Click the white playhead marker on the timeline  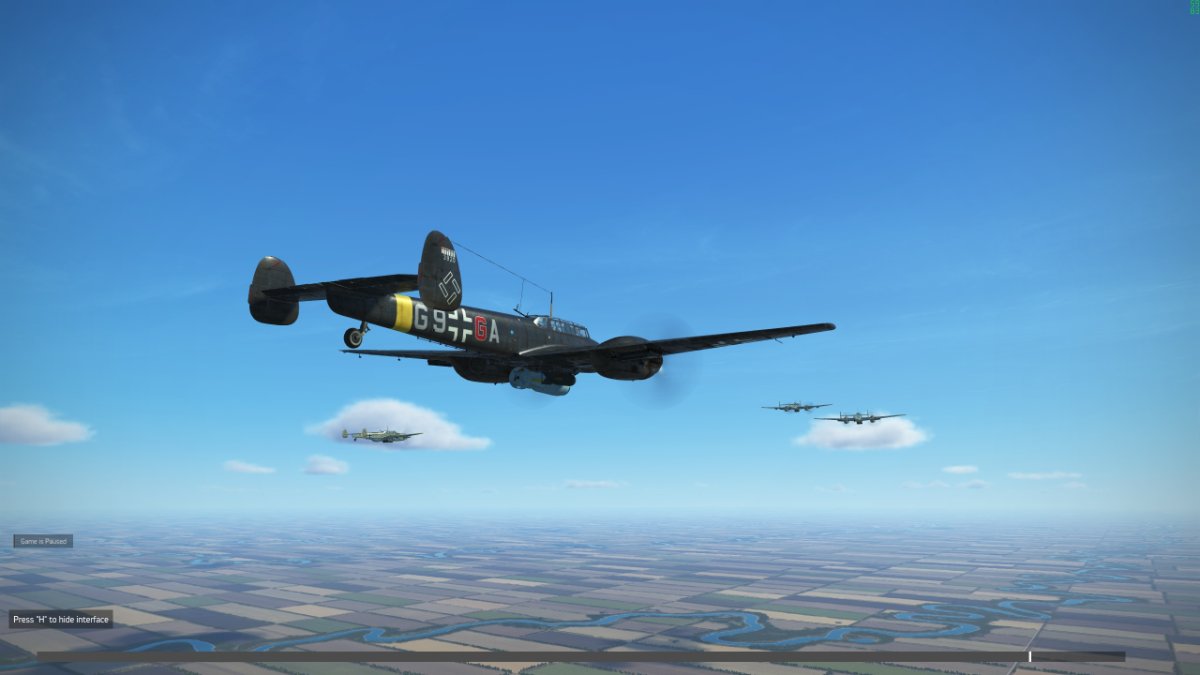click(x=1030, y=657)
